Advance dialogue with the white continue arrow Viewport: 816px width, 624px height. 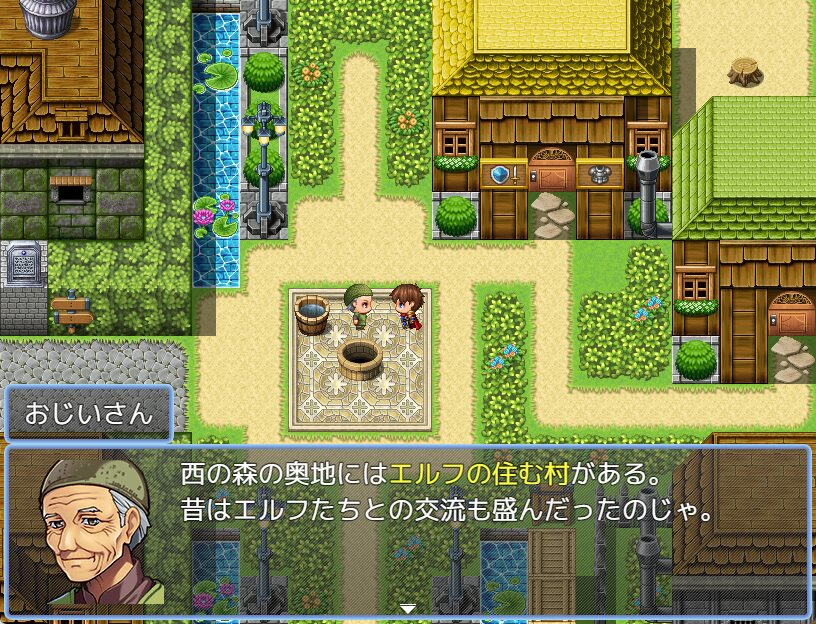click(408, 608)
